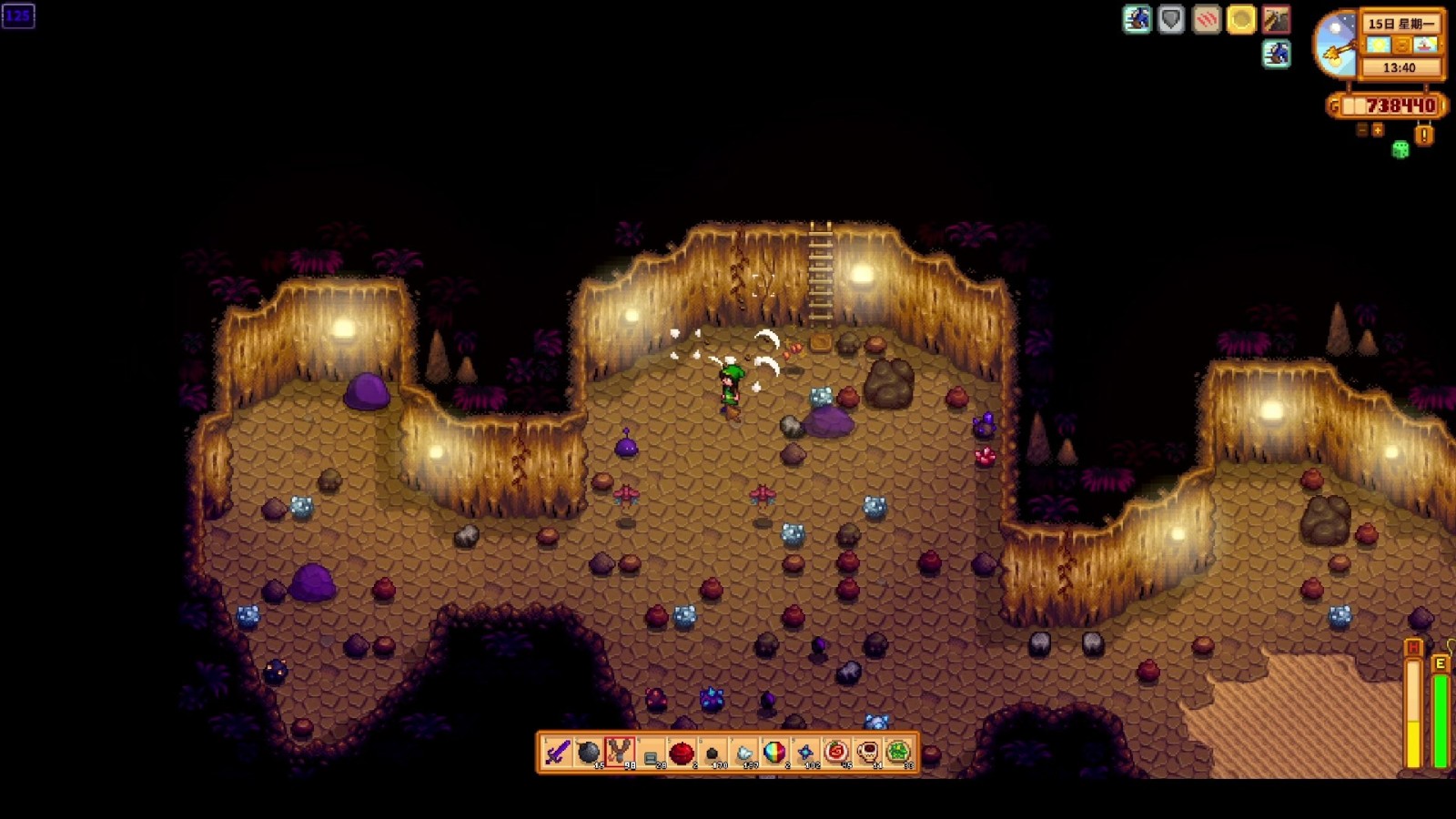
Task: Choose the highlighted slingshot slot
Action: coord(620,753)
